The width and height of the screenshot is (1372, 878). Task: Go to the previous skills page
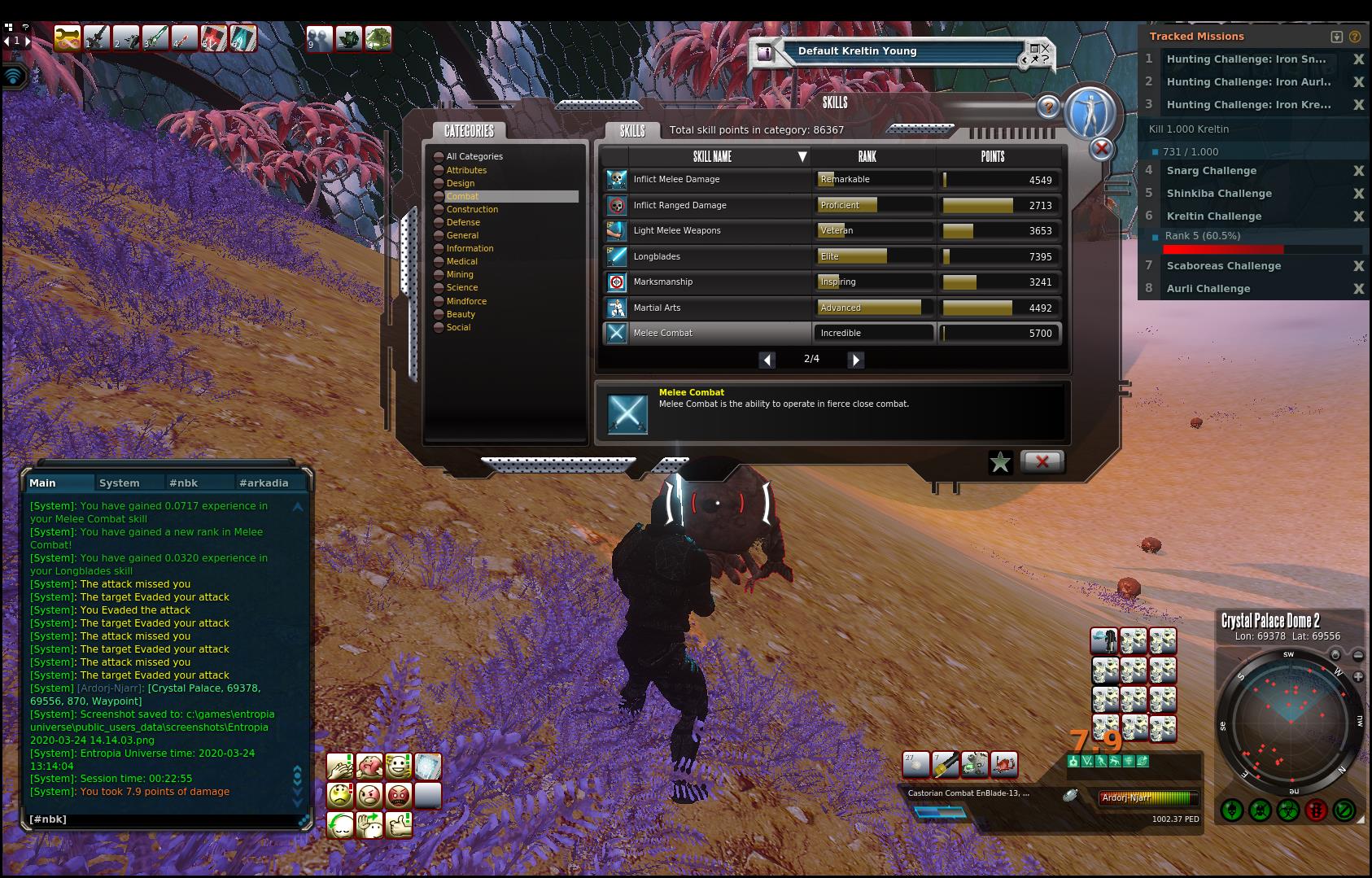767,360
